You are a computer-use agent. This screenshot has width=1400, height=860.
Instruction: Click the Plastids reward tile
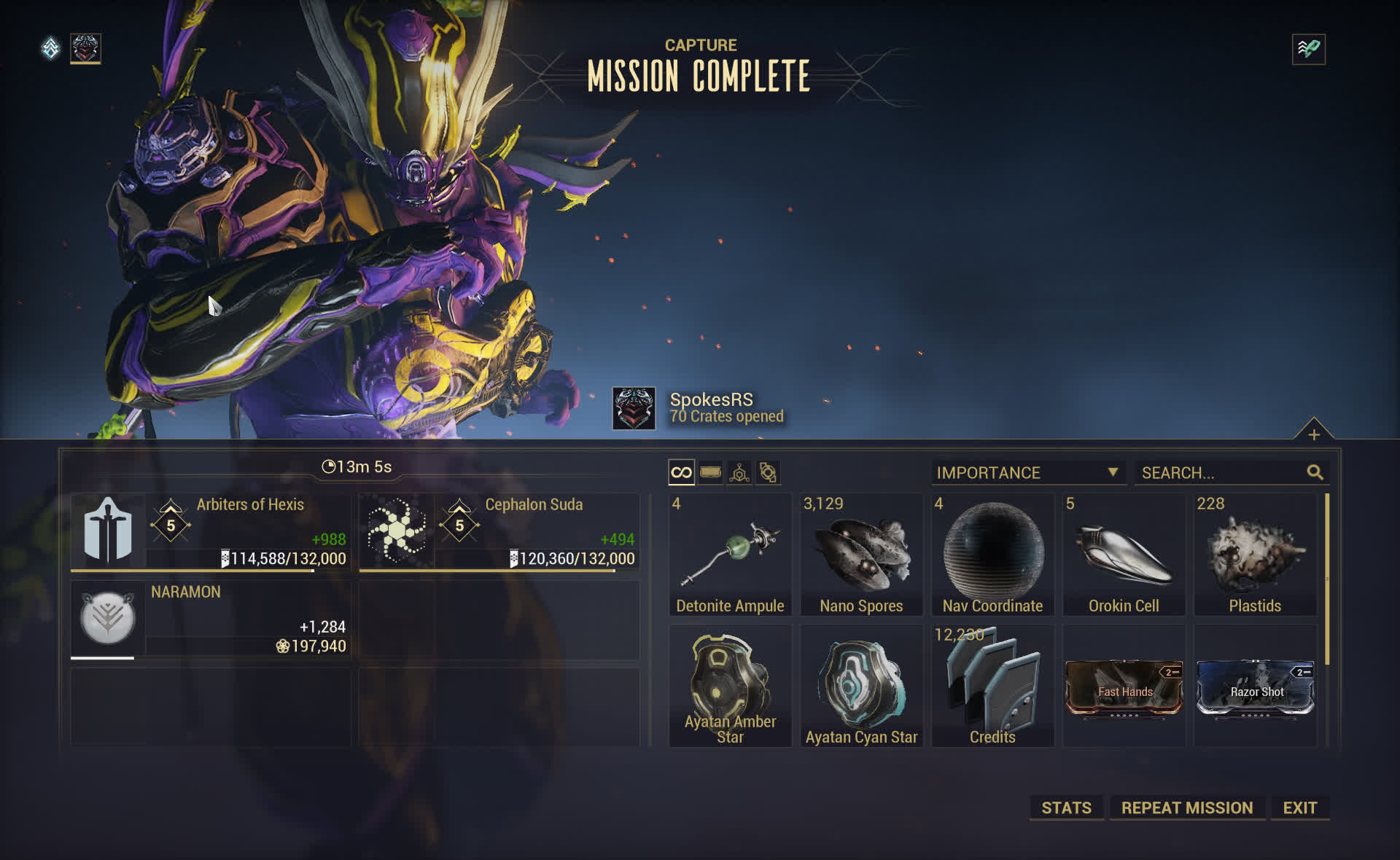(1255, 555)
